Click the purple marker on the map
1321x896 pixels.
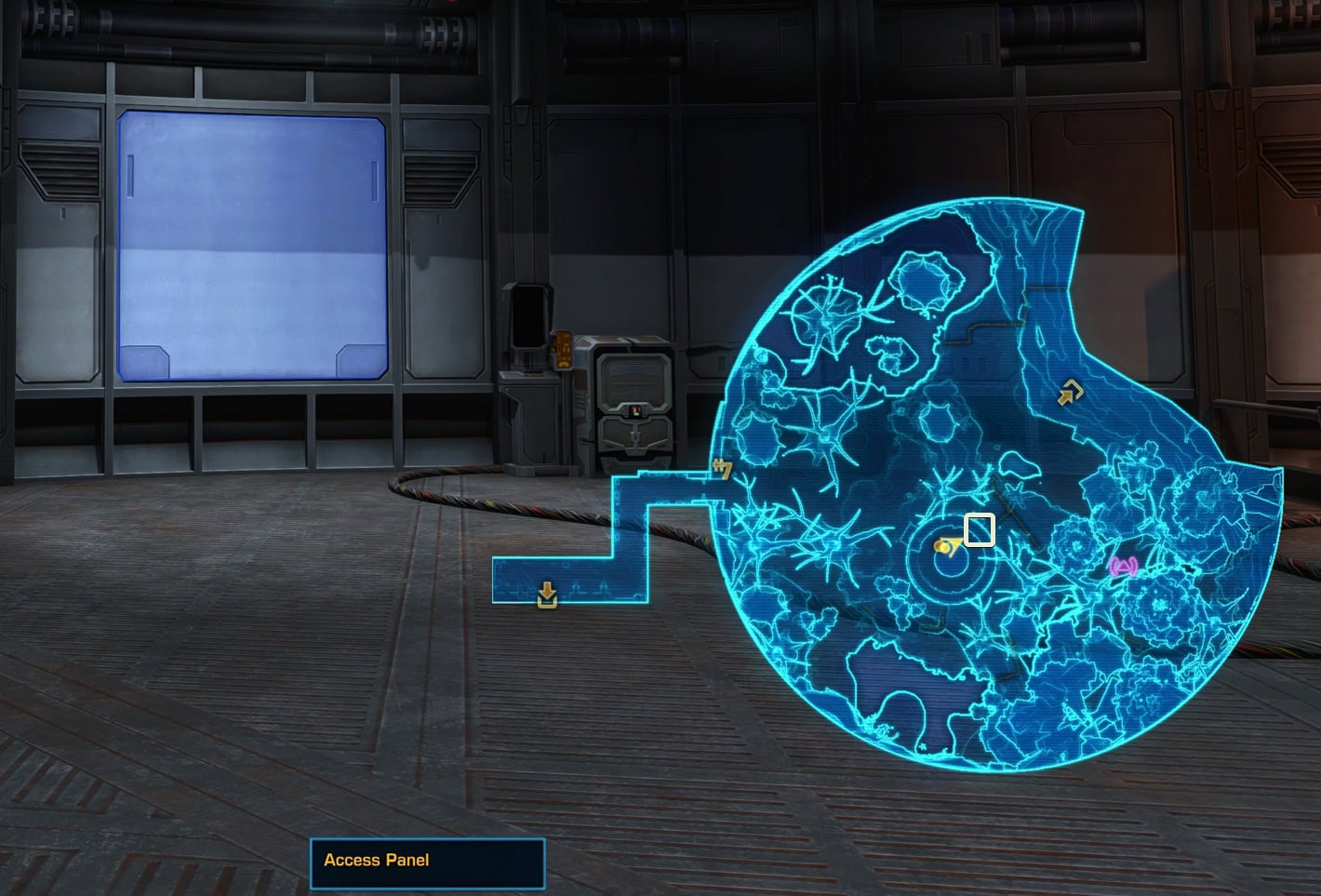pyautogui.click(x=1124, y=566)
